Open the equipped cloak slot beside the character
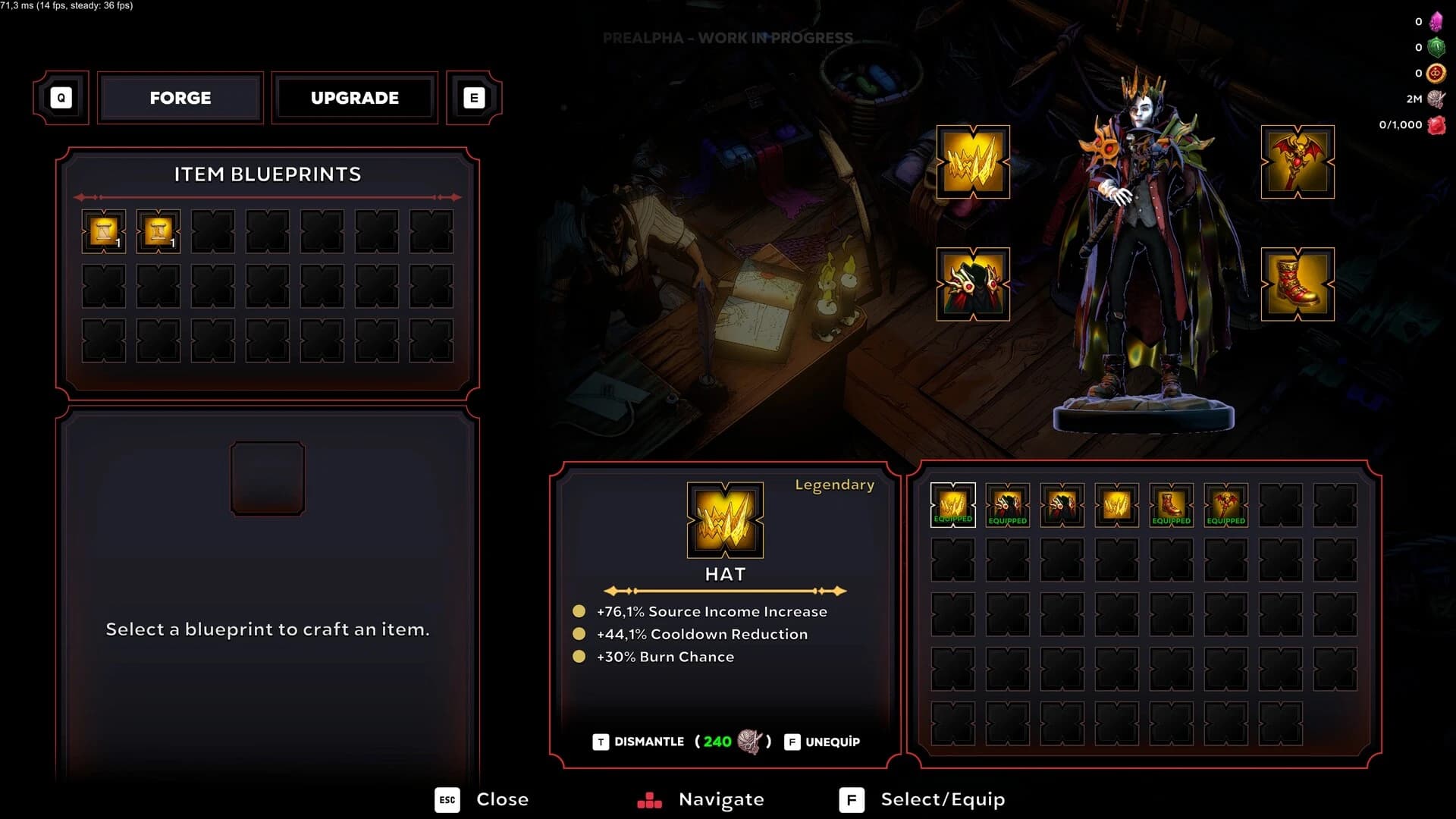This screenshot has width=1456, height=819. click(972, 287)
